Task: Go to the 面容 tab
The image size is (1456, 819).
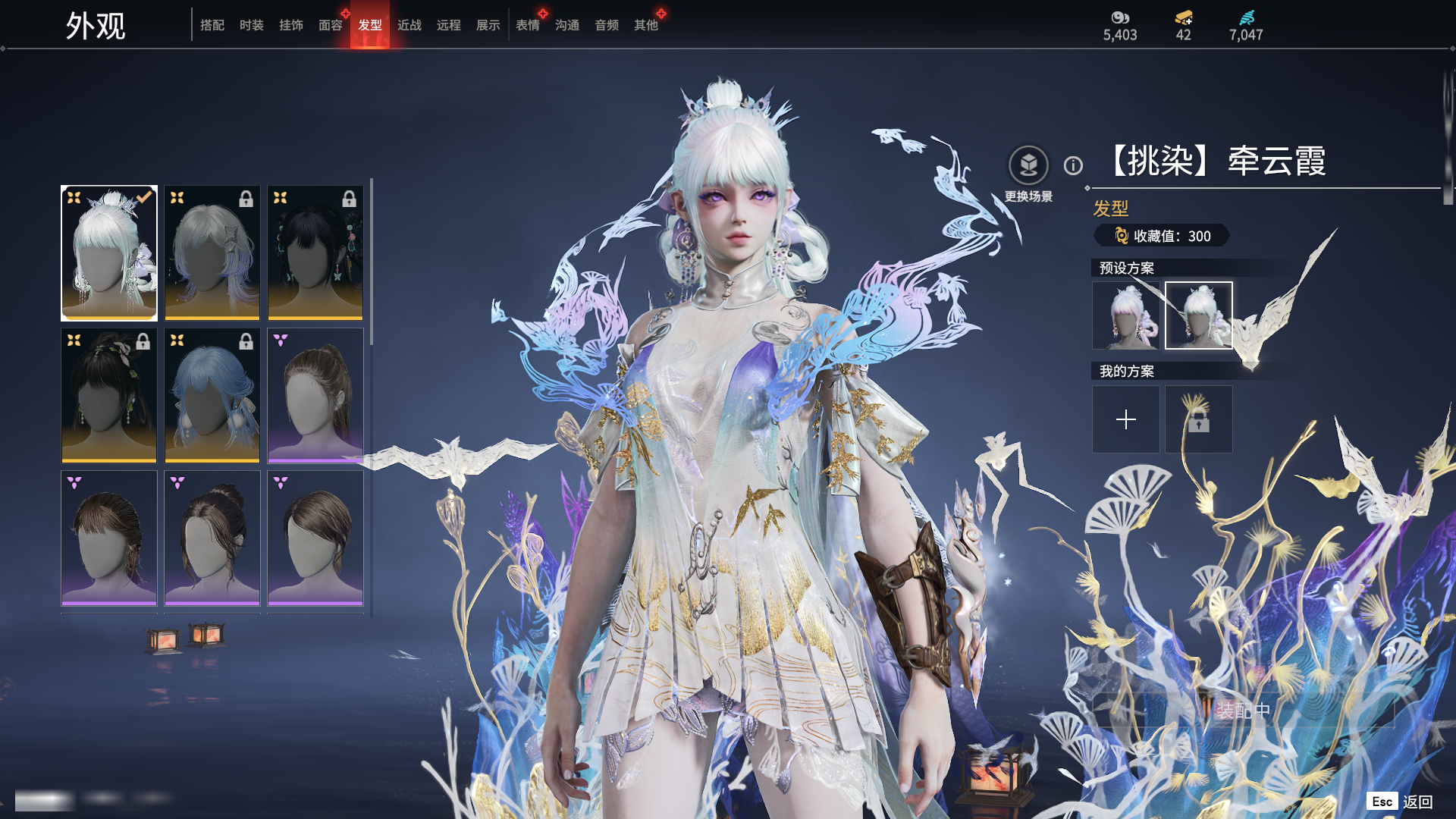Action: pos(330,25)
